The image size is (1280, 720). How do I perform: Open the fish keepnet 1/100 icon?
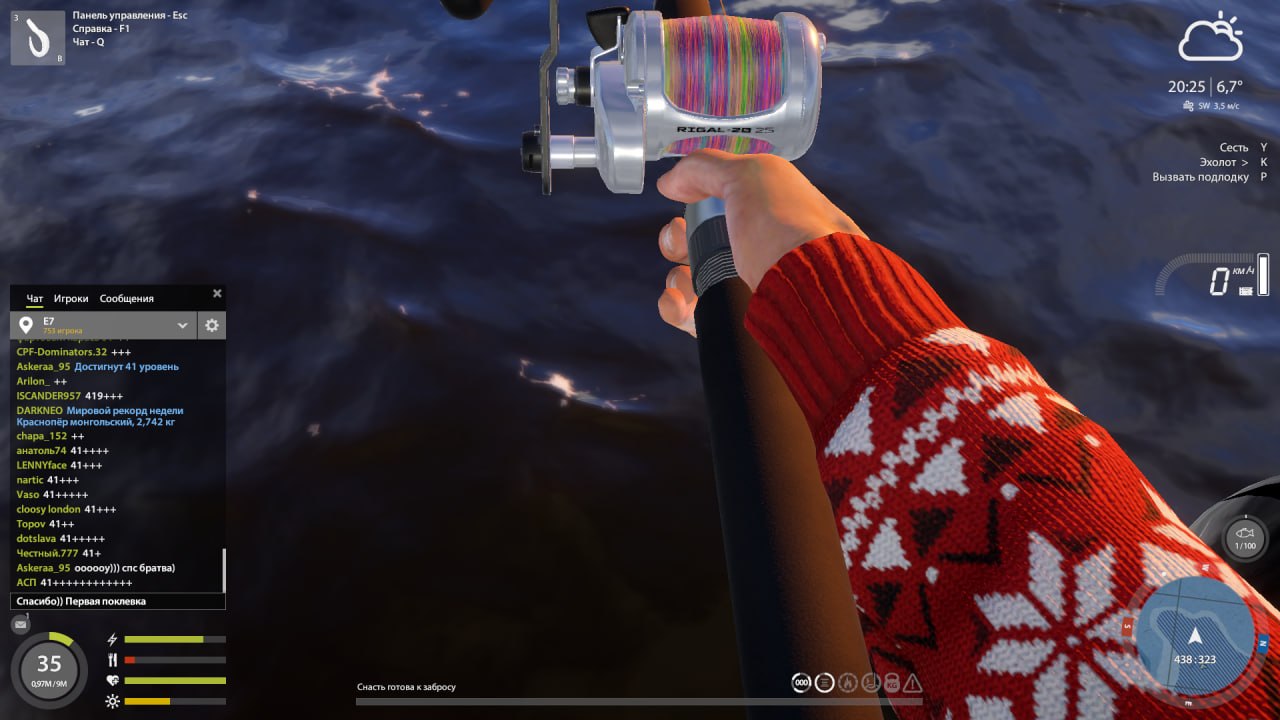pos(1245,539)
